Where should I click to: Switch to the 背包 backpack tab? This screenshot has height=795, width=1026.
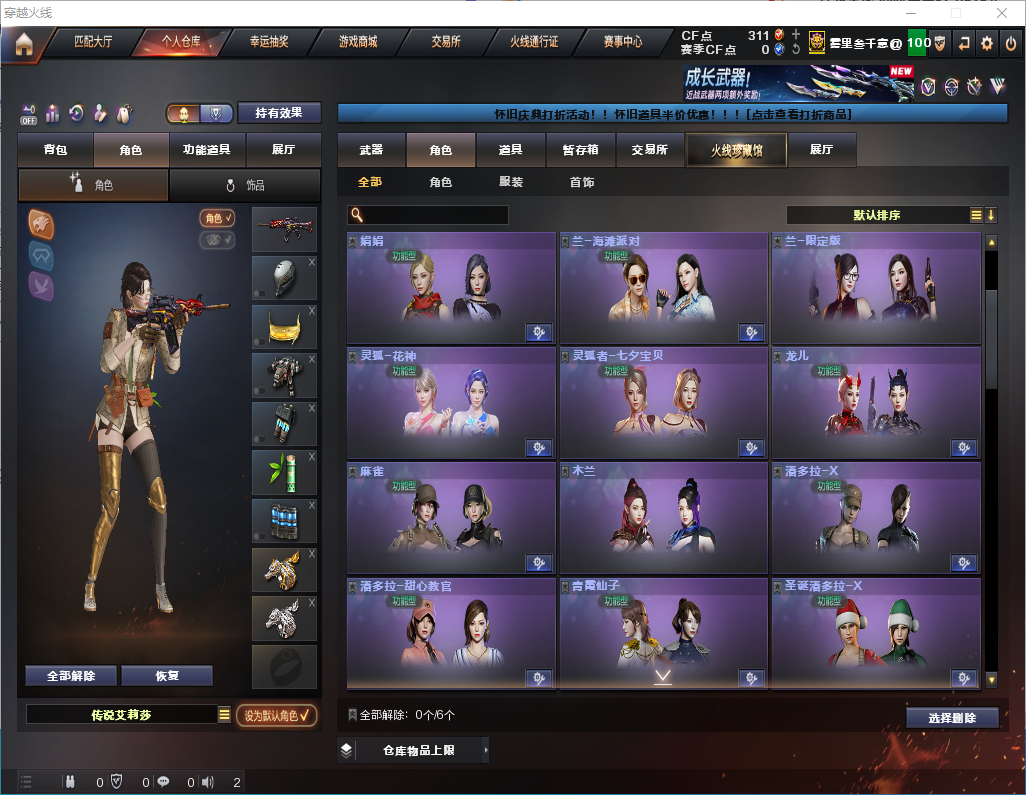click(55, 150)
